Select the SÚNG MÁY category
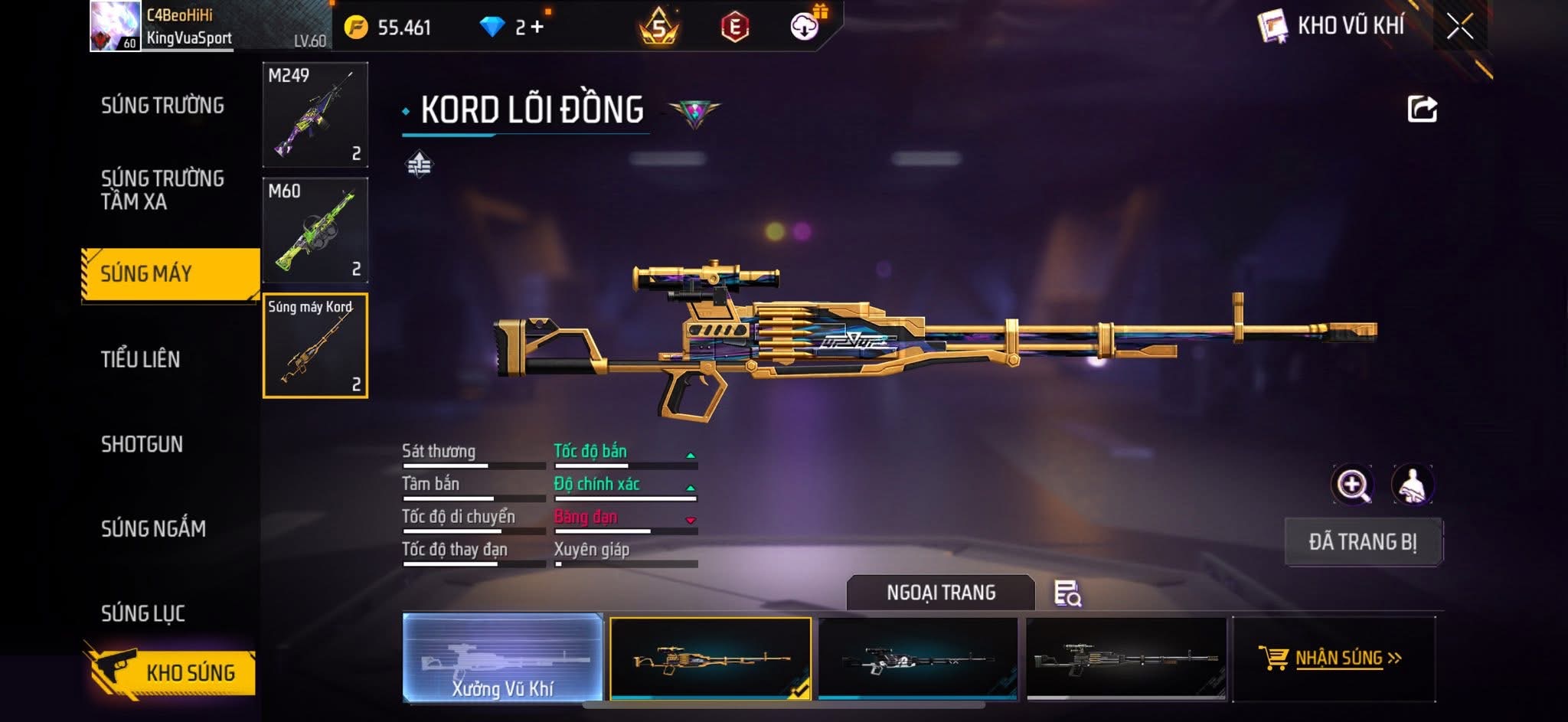Viewport: 1568px width, 722px height. click(170, 274)
